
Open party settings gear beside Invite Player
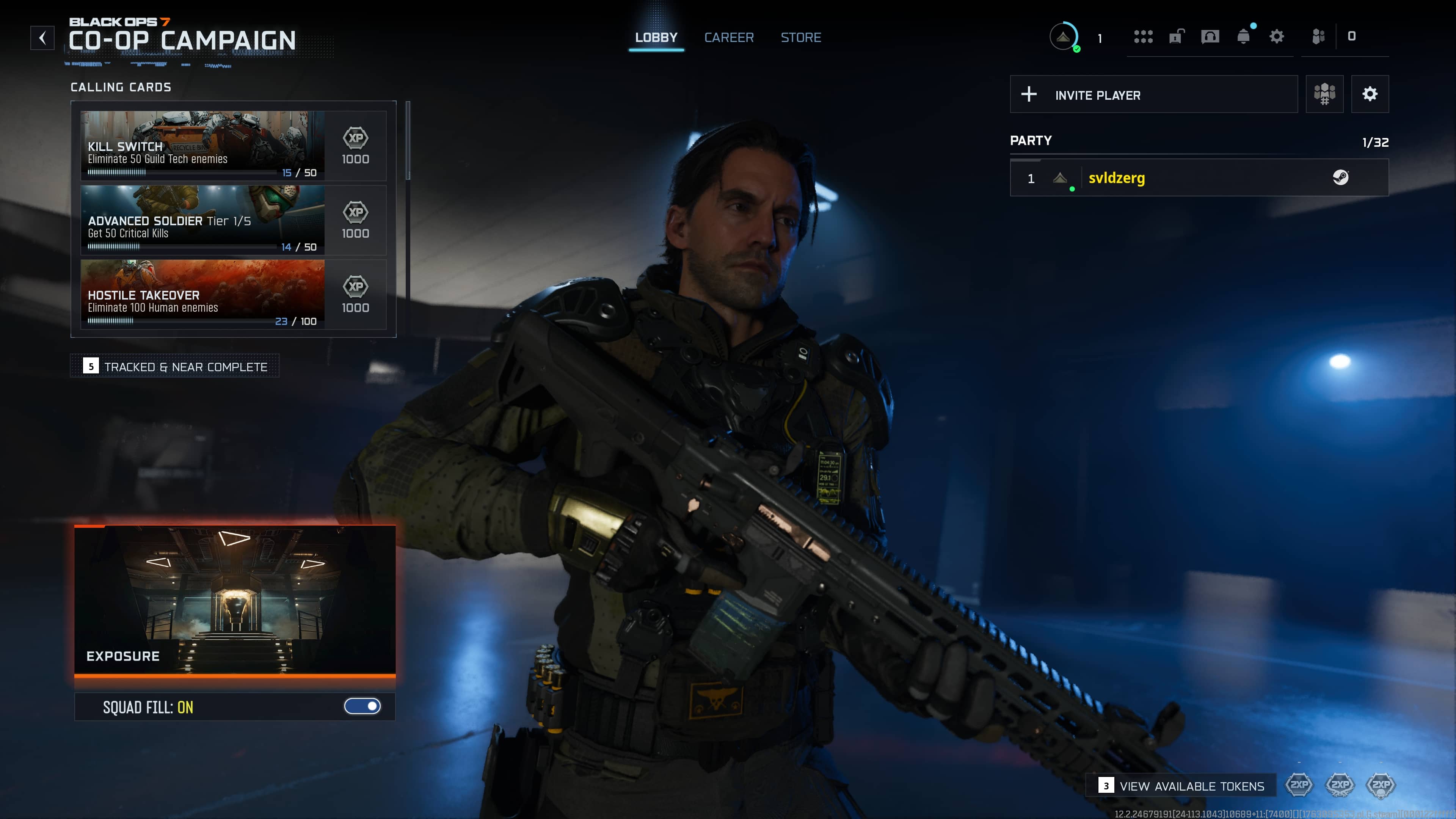pyautogui.click(x=1370, y=94)
